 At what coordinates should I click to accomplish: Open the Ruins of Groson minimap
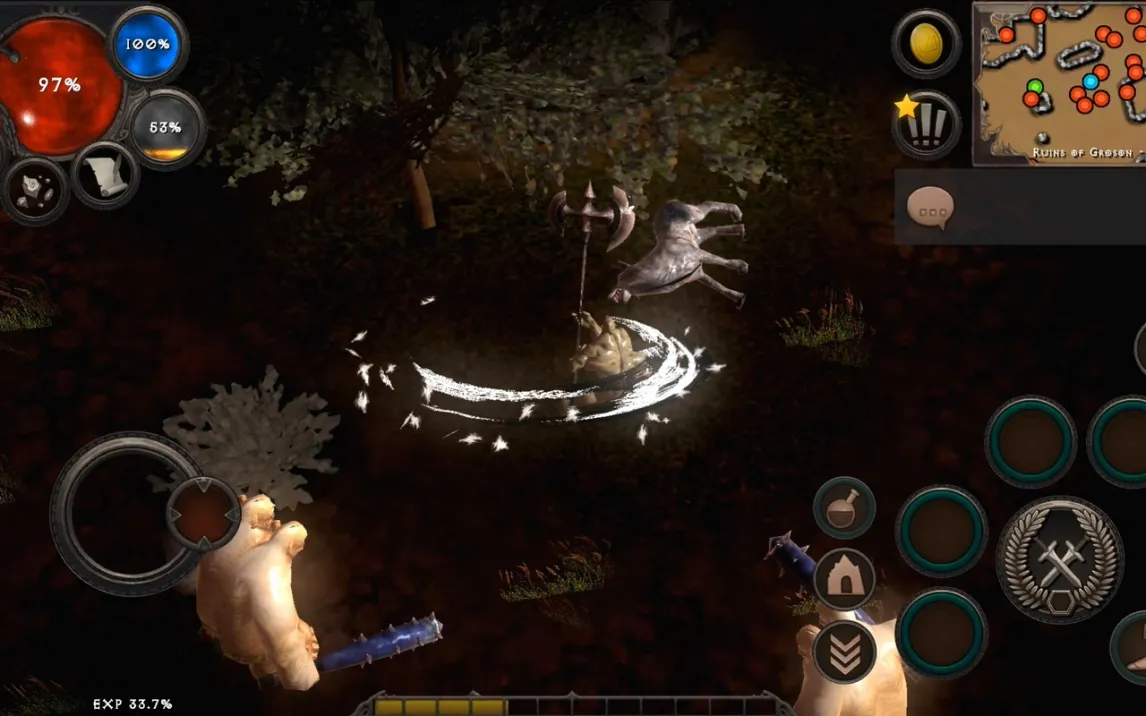tap(1059, 82)
